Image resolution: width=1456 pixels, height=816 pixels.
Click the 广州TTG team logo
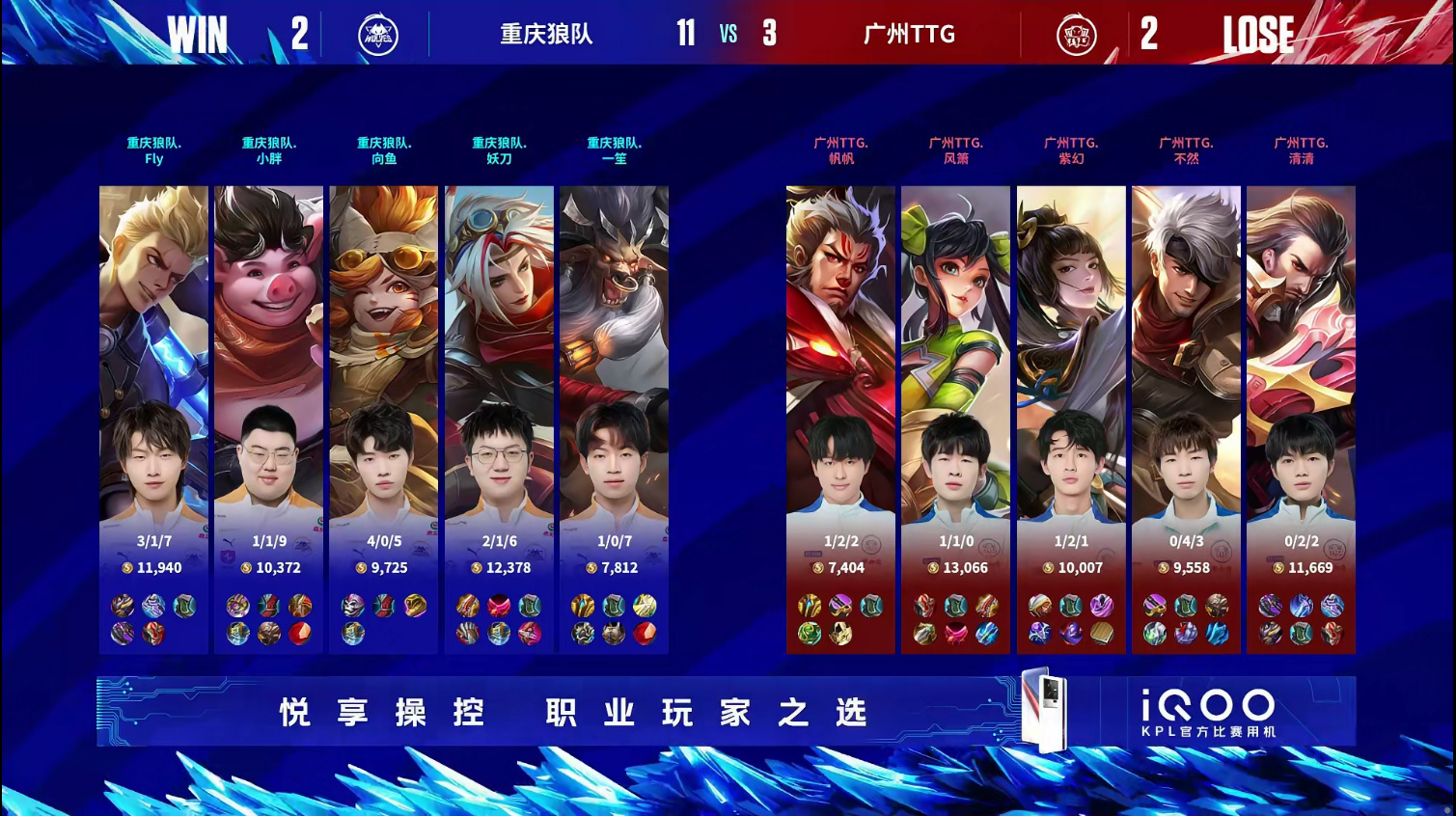coord(1076,36)
